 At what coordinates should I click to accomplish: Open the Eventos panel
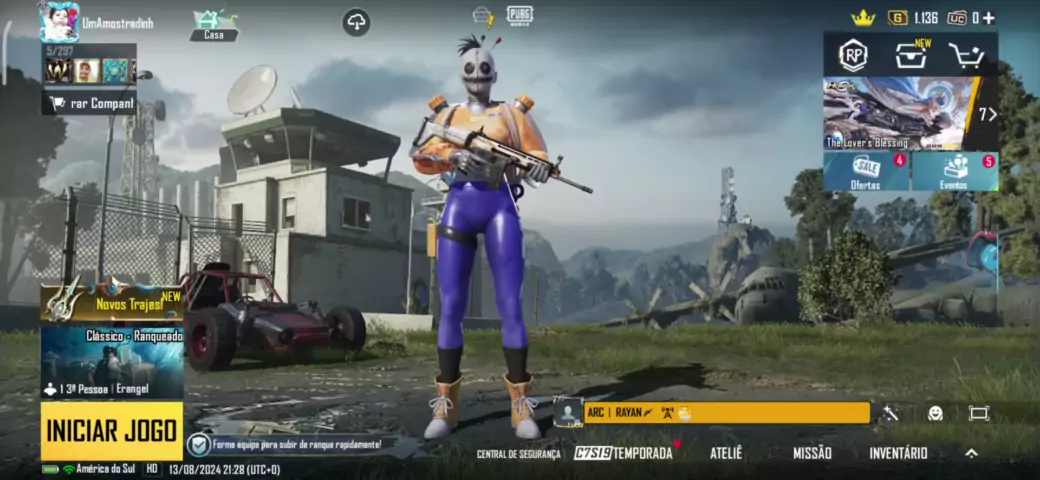955,172
